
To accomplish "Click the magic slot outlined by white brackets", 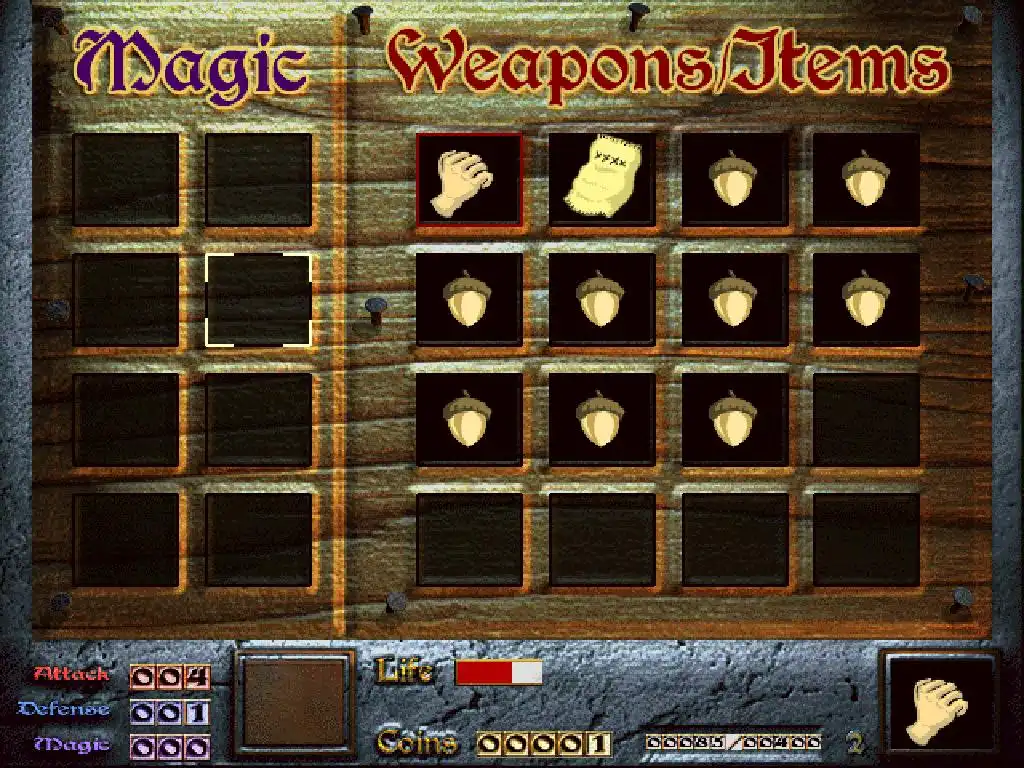I will [x=258, y=300].
